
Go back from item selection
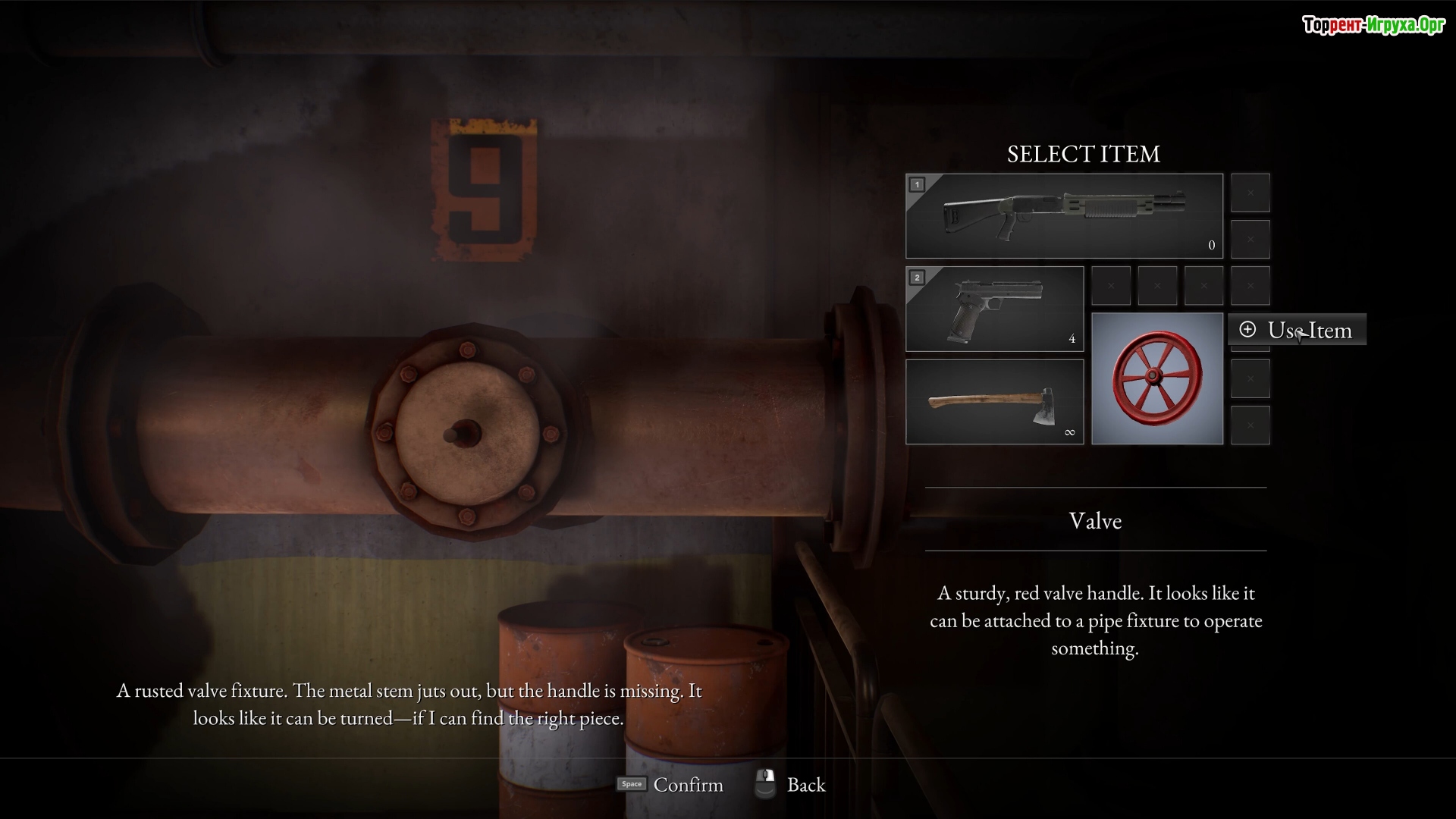point(791,784)
